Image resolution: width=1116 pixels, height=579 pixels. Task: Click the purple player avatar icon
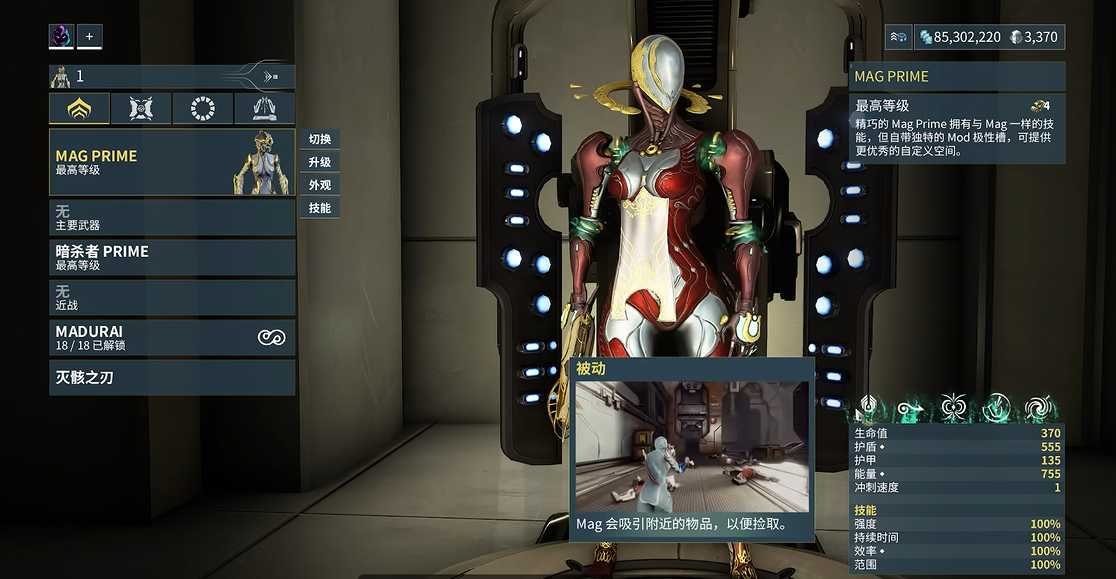pos(61,37)
